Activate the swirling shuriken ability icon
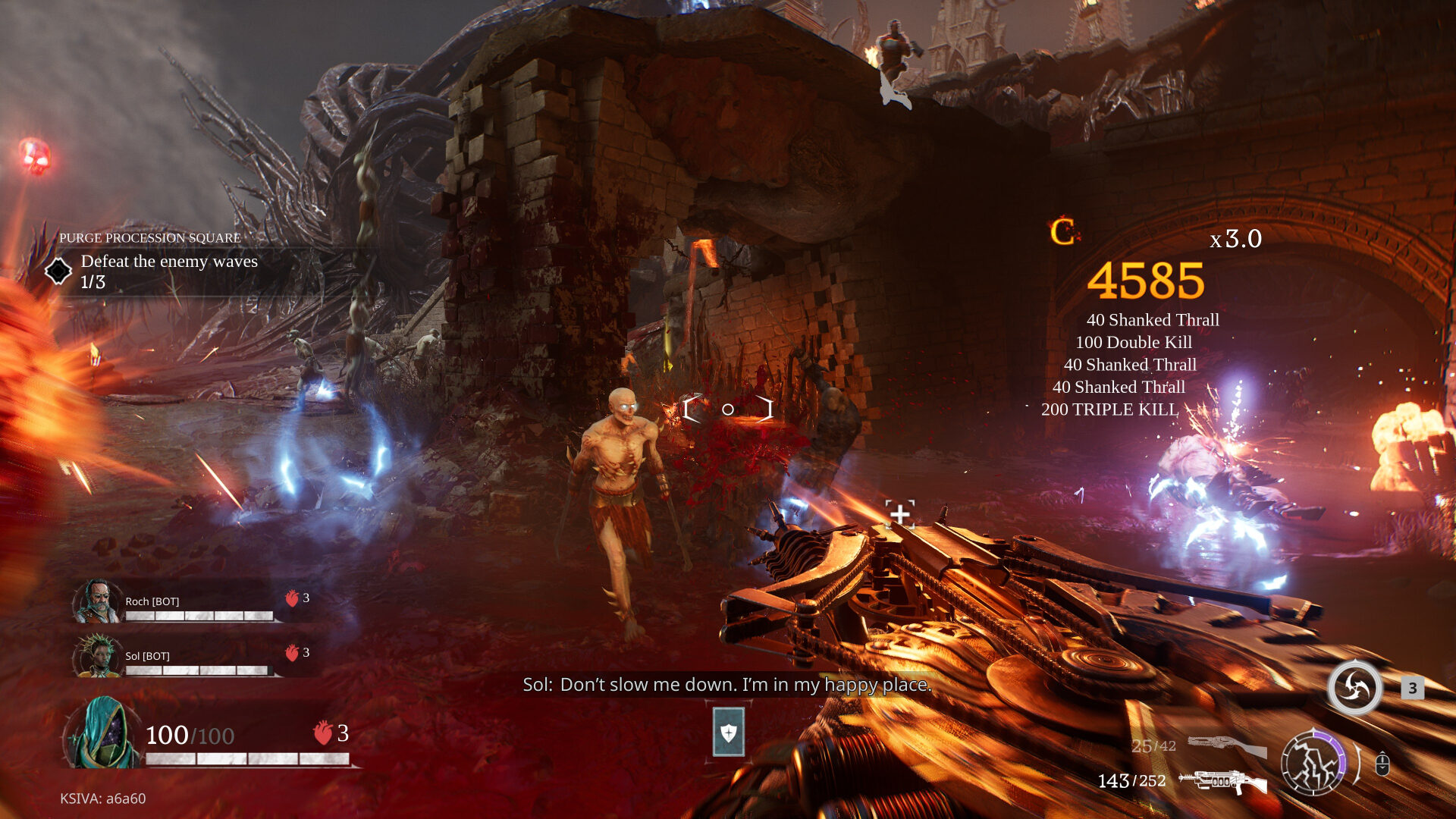Image resolution: width=1456 pixels, height=819 pixels. point(1354,688)
